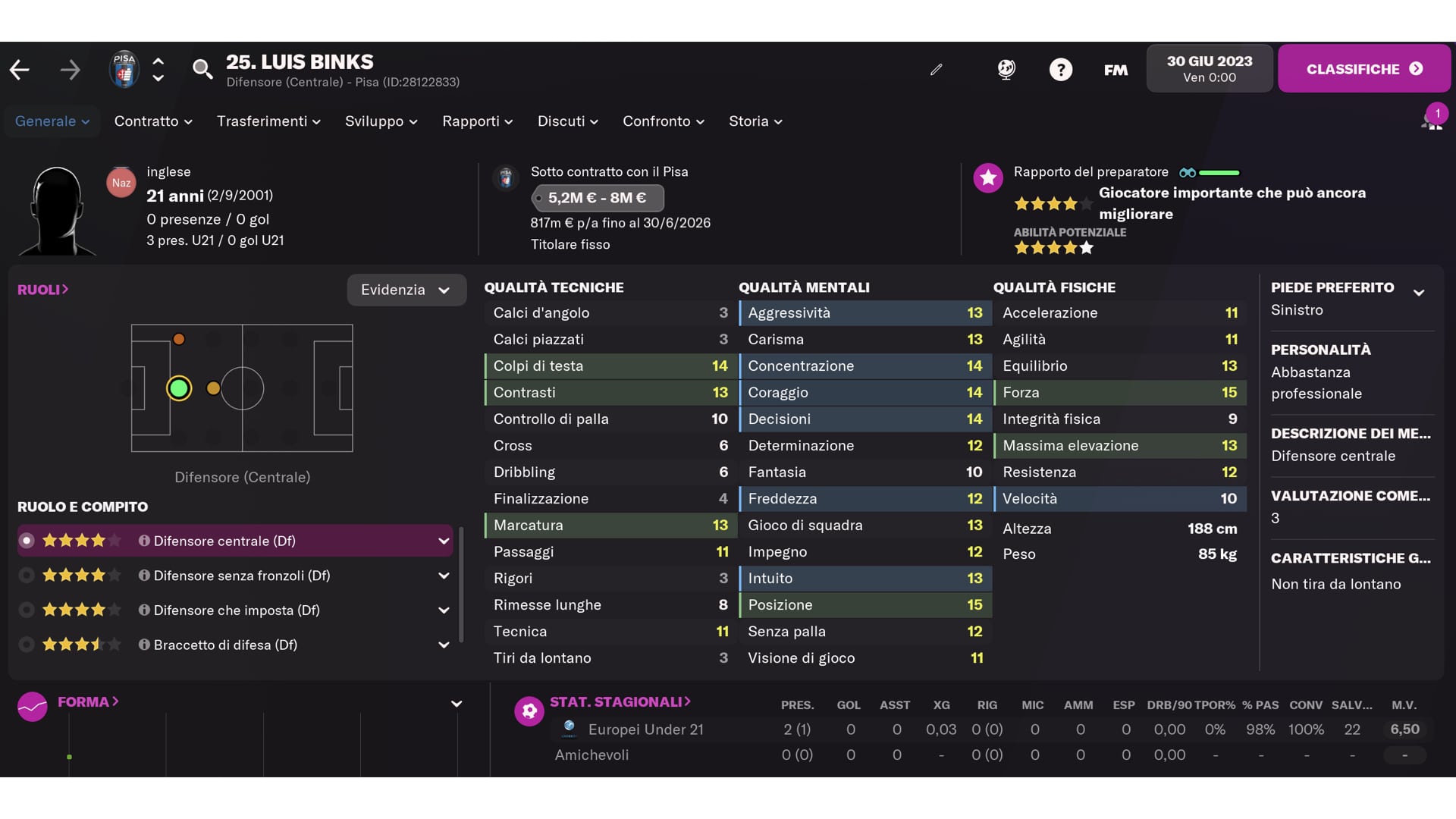The height and width of the screenshot is (819, 1456).
Task: Open the Discuti dropdown tab
Action: [567, 121]
